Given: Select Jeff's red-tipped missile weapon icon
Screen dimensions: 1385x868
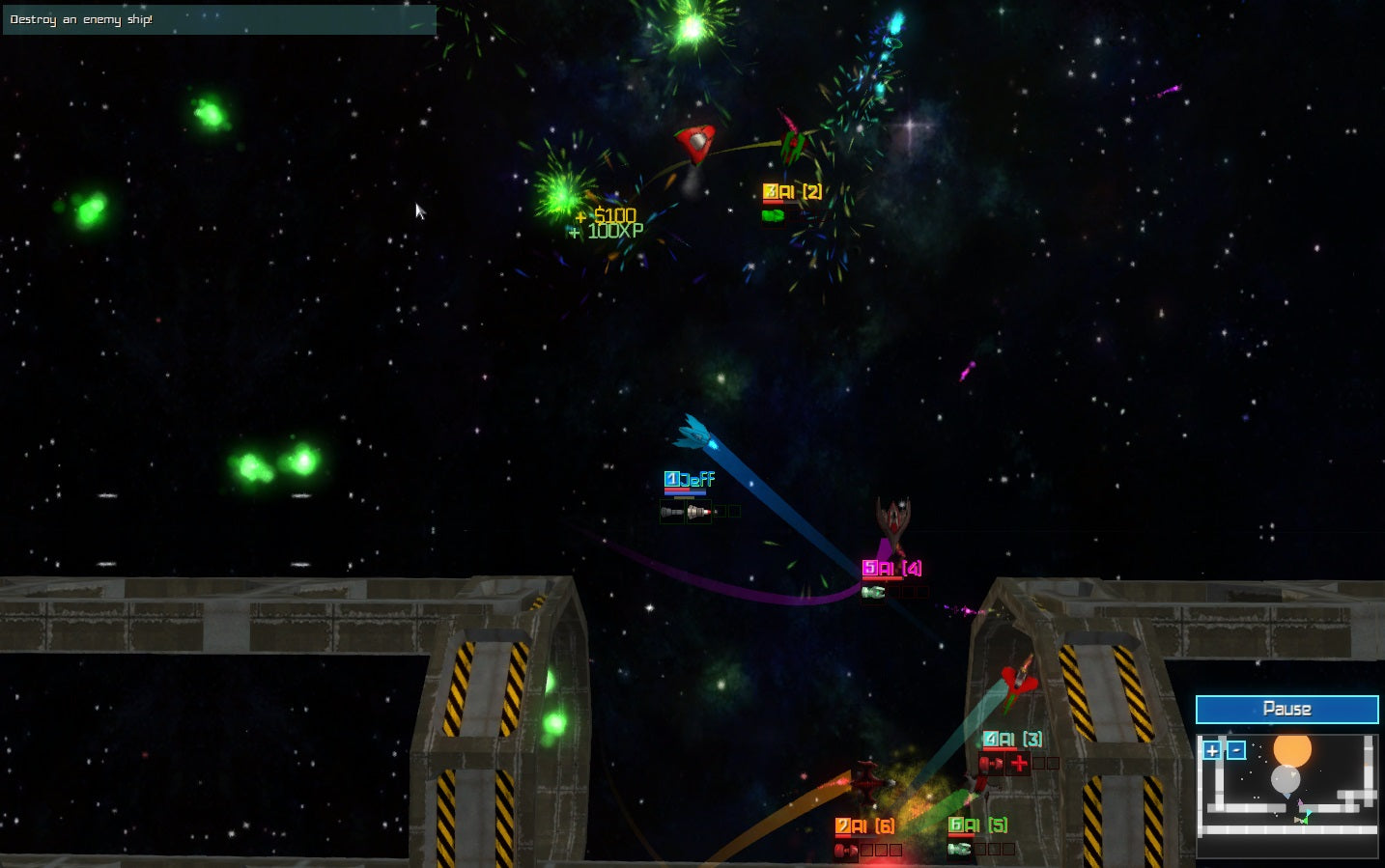Looking at the screenshot, I should pos(698,510).
